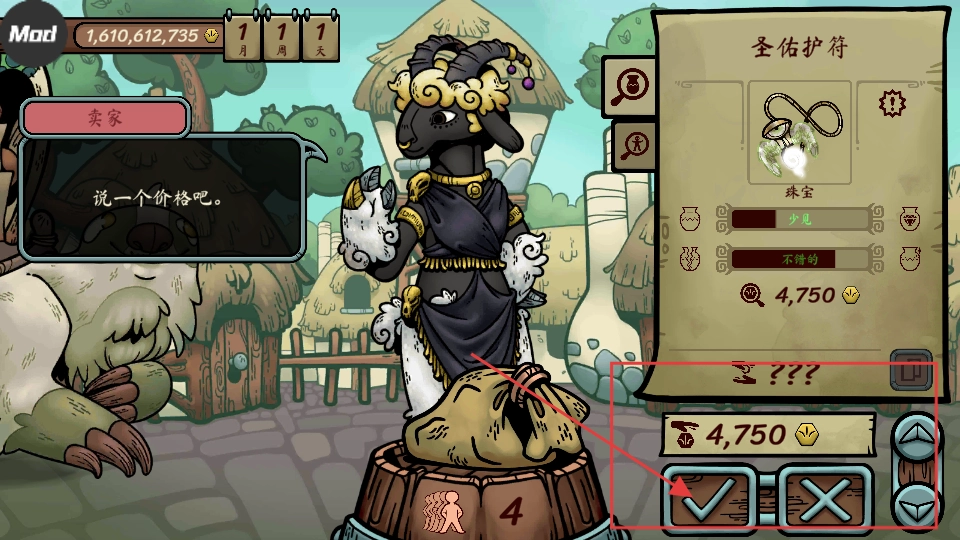Viewport: 960px width, 540px height.
Task: Open the Mod menu button
Action: [33, 33]
